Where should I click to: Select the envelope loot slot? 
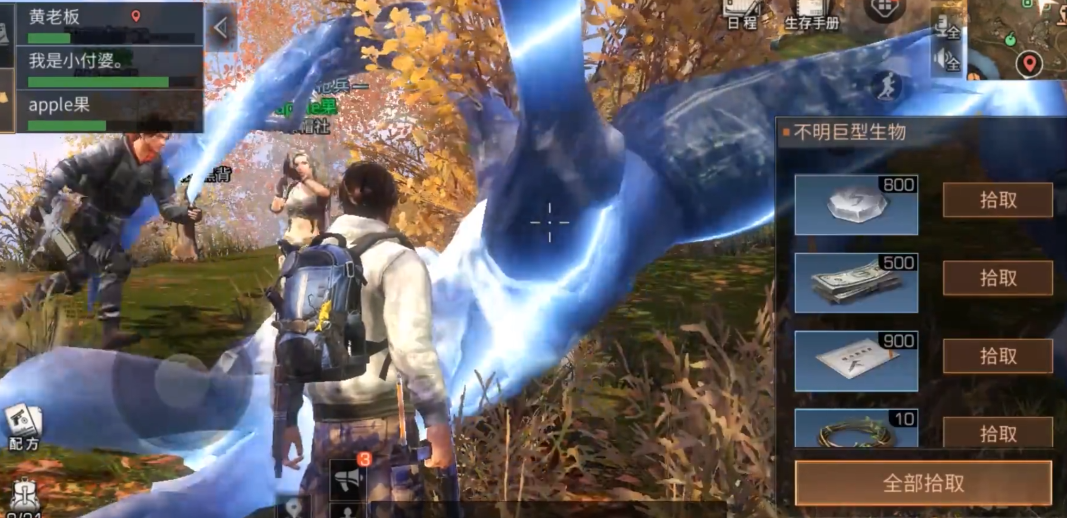point(856,361)
